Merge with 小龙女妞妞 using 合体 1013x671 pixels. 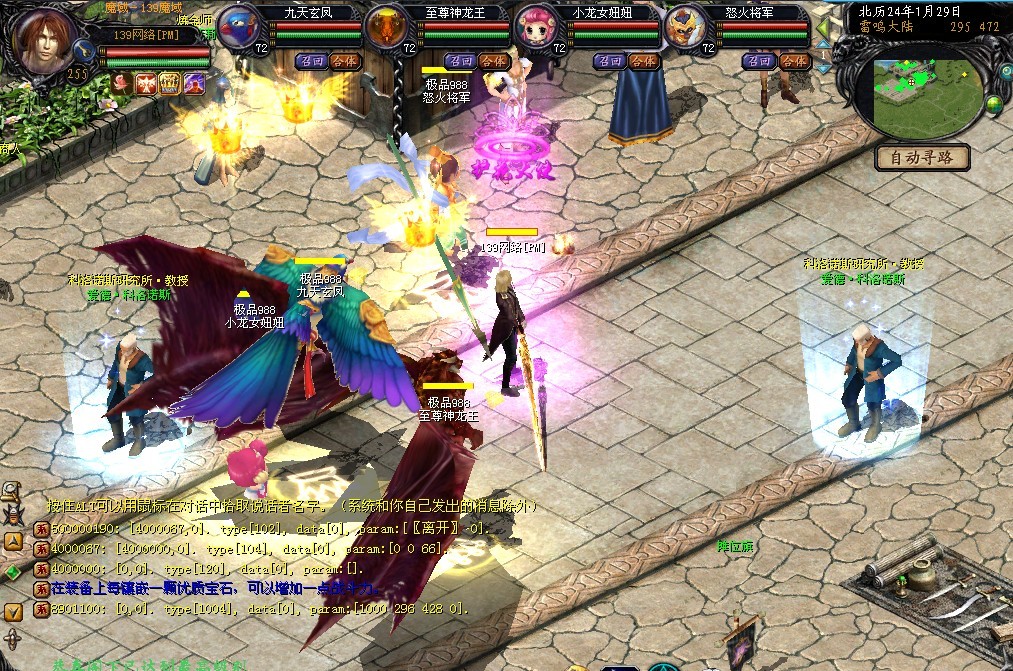(x=641, y=61)
